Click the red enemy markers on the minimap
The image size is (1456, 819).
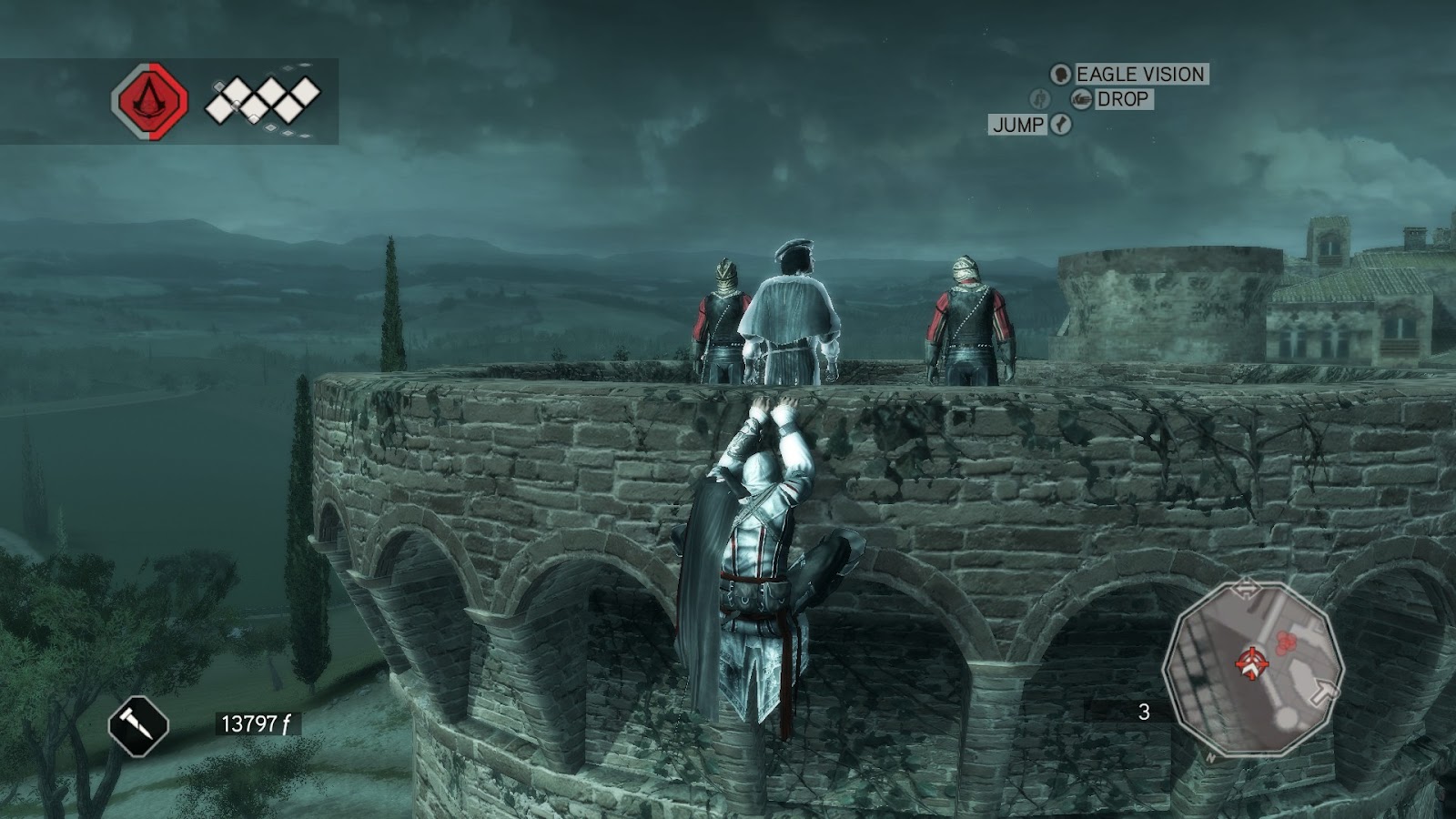pyautogui.click(x=1286, y=643)
